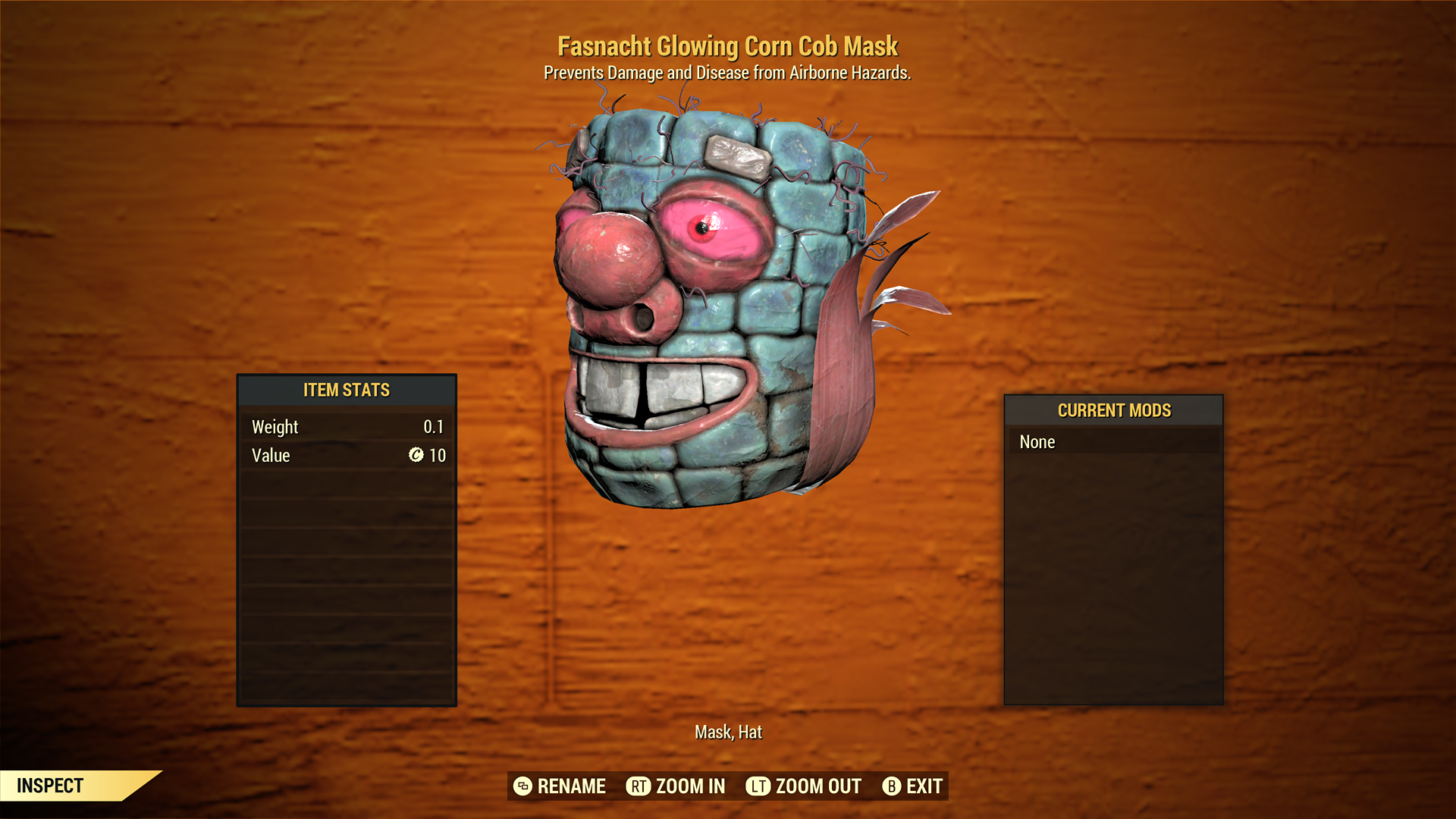
Task: Click the circular B button icon near Exit
Action: (x=892, y=786)
